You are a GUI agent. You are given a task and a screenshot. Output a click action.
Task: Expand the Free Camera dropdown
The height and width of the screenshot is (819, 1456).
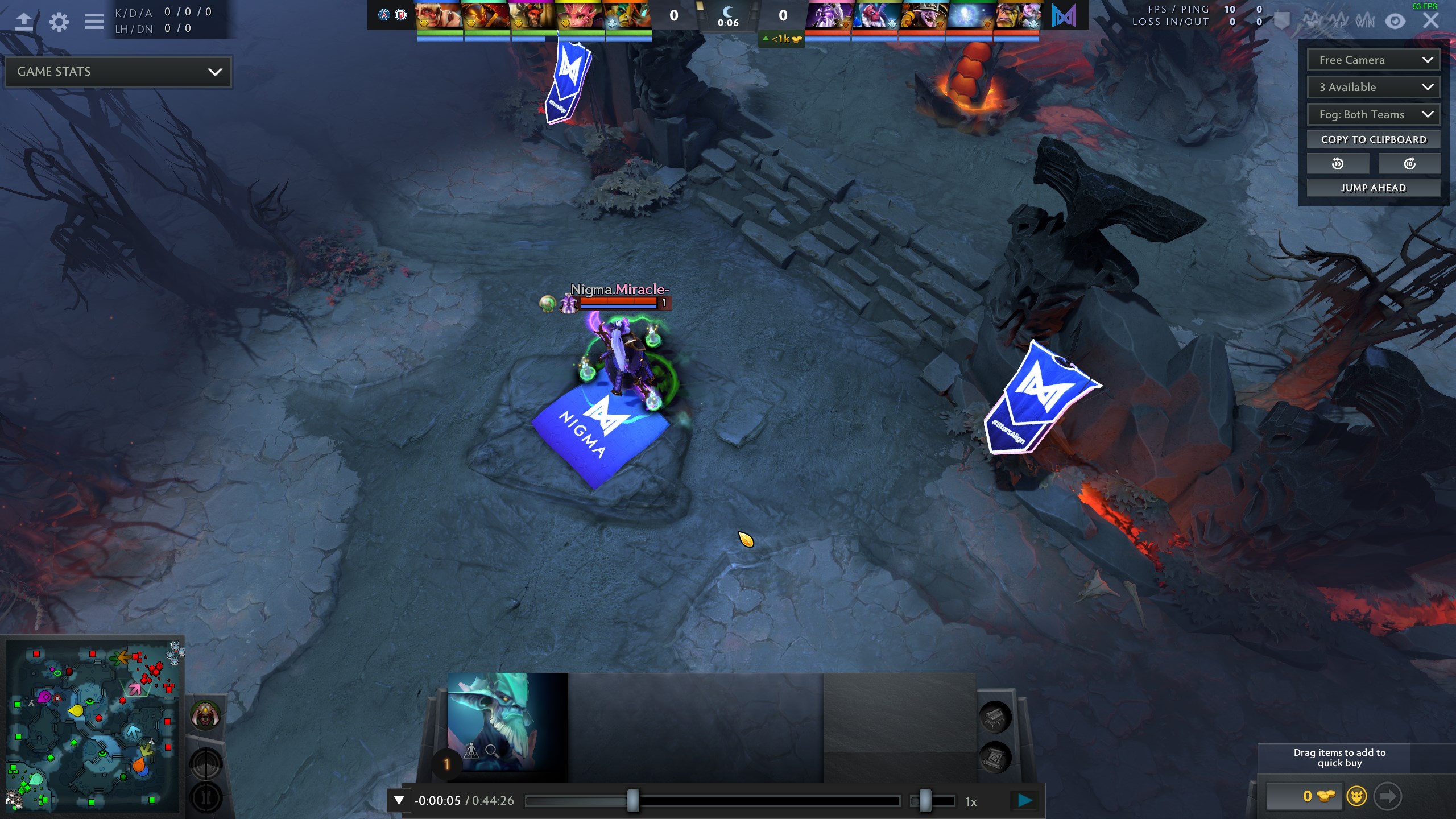click(x=1374, y=60)
